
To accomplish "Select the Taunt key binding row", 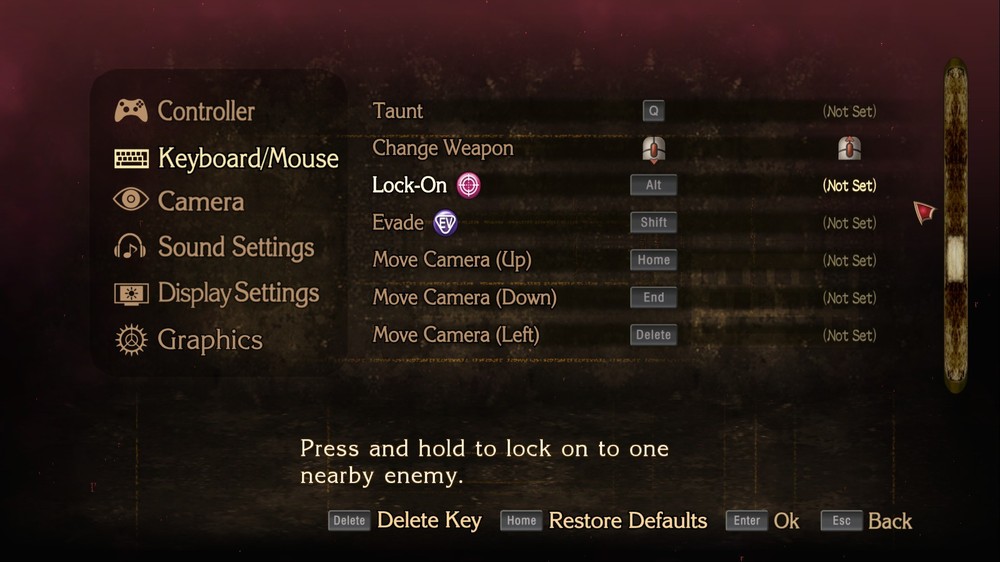I will point(398,111).
